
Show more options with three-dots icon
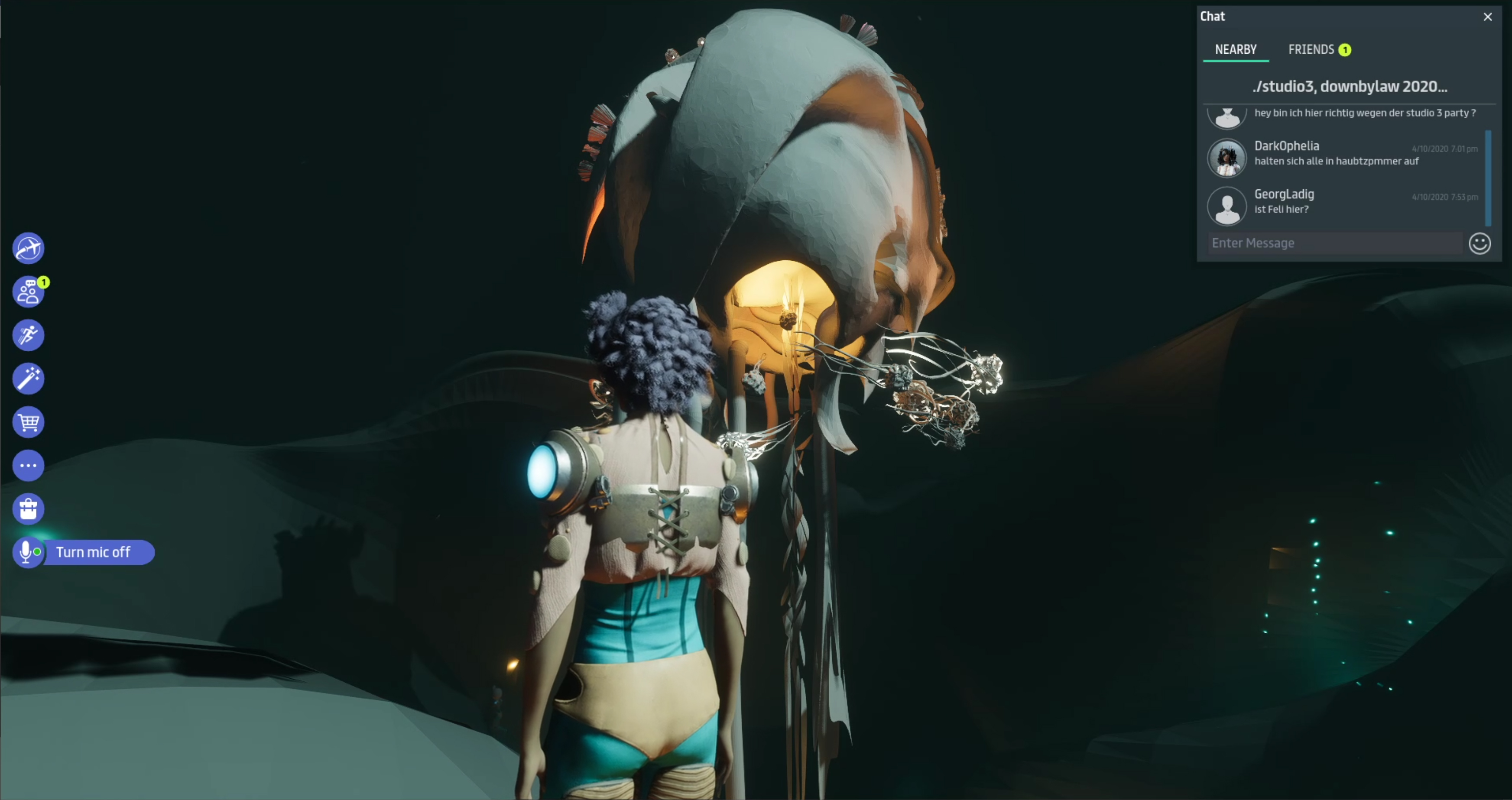[x=28, y=466]
